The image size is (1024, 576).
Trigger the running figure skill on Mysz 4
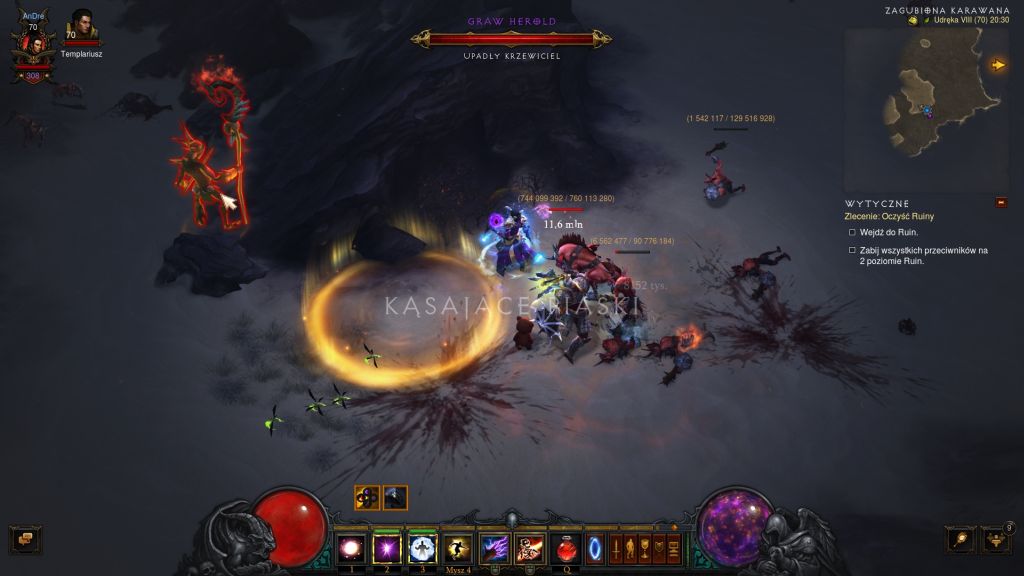(458, 548)
